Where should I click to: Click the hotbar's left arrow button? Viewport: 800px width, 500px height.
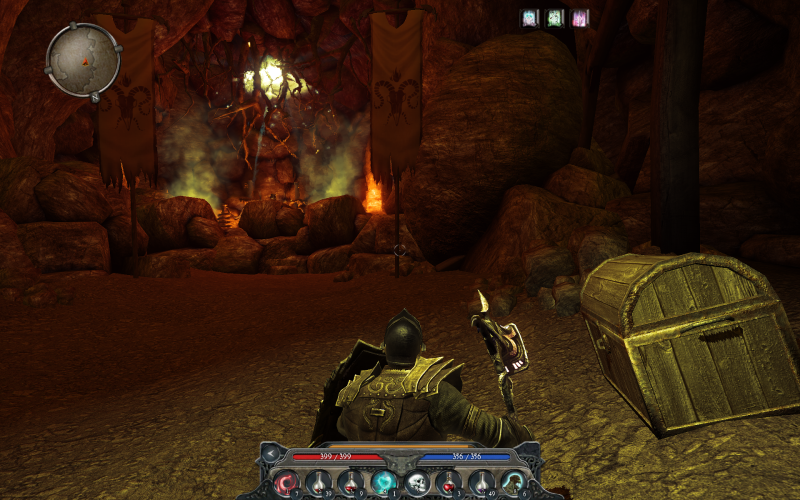(x=270, y=455)
